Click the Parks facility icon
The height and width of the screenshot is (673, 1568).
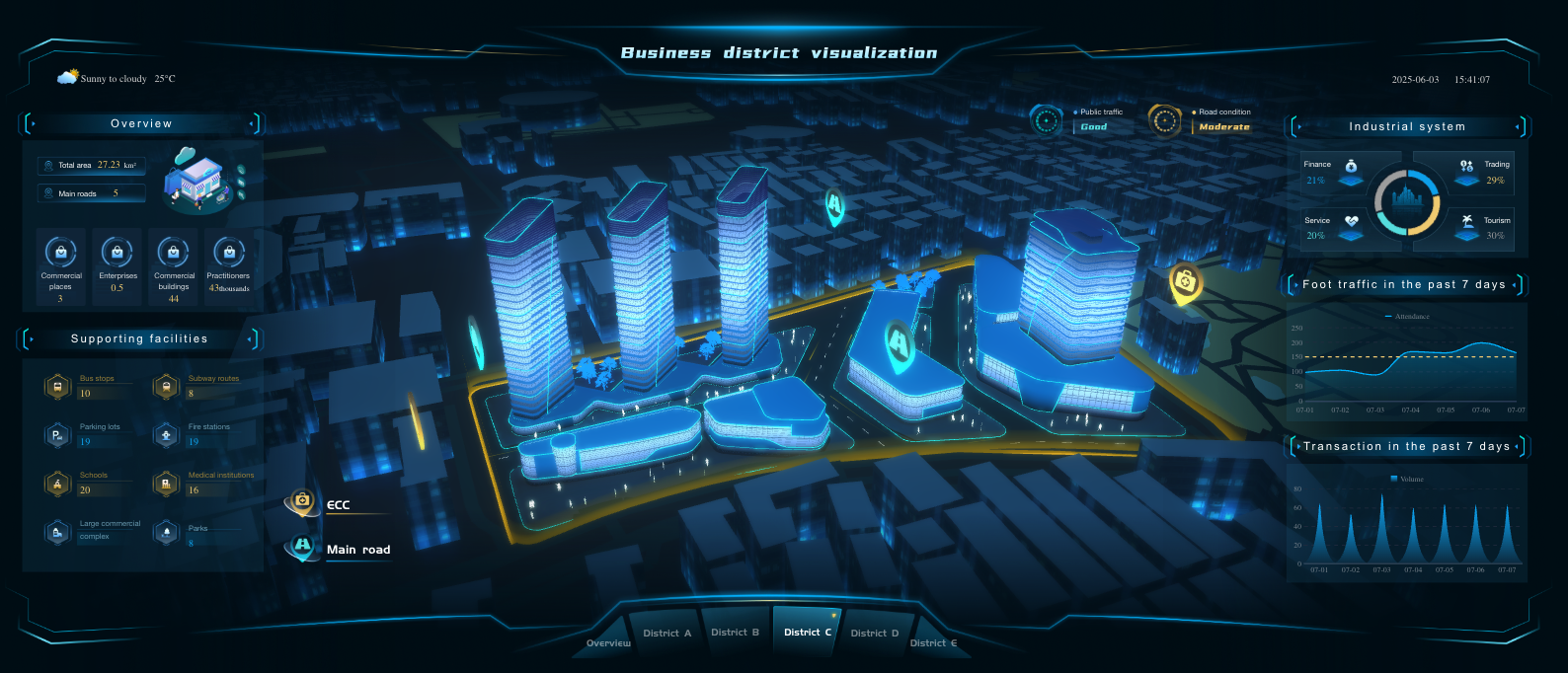[x=166, y=533]
